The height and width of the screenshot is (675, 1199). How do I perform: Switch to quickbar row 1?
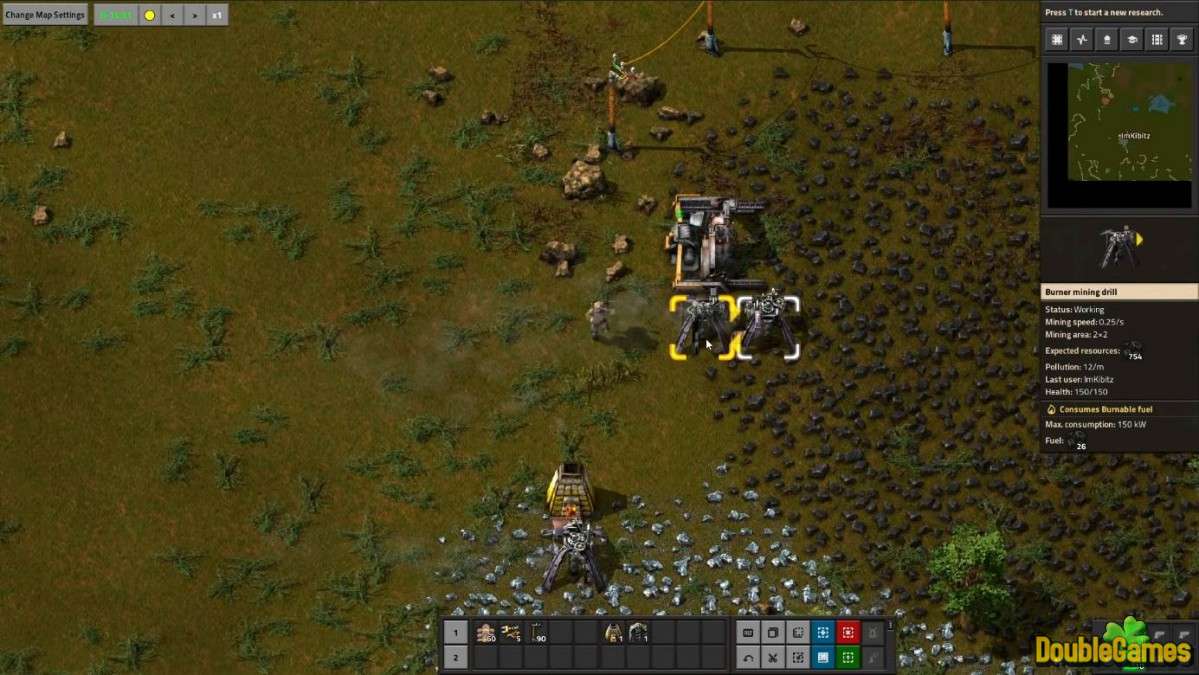coord(455,632)
